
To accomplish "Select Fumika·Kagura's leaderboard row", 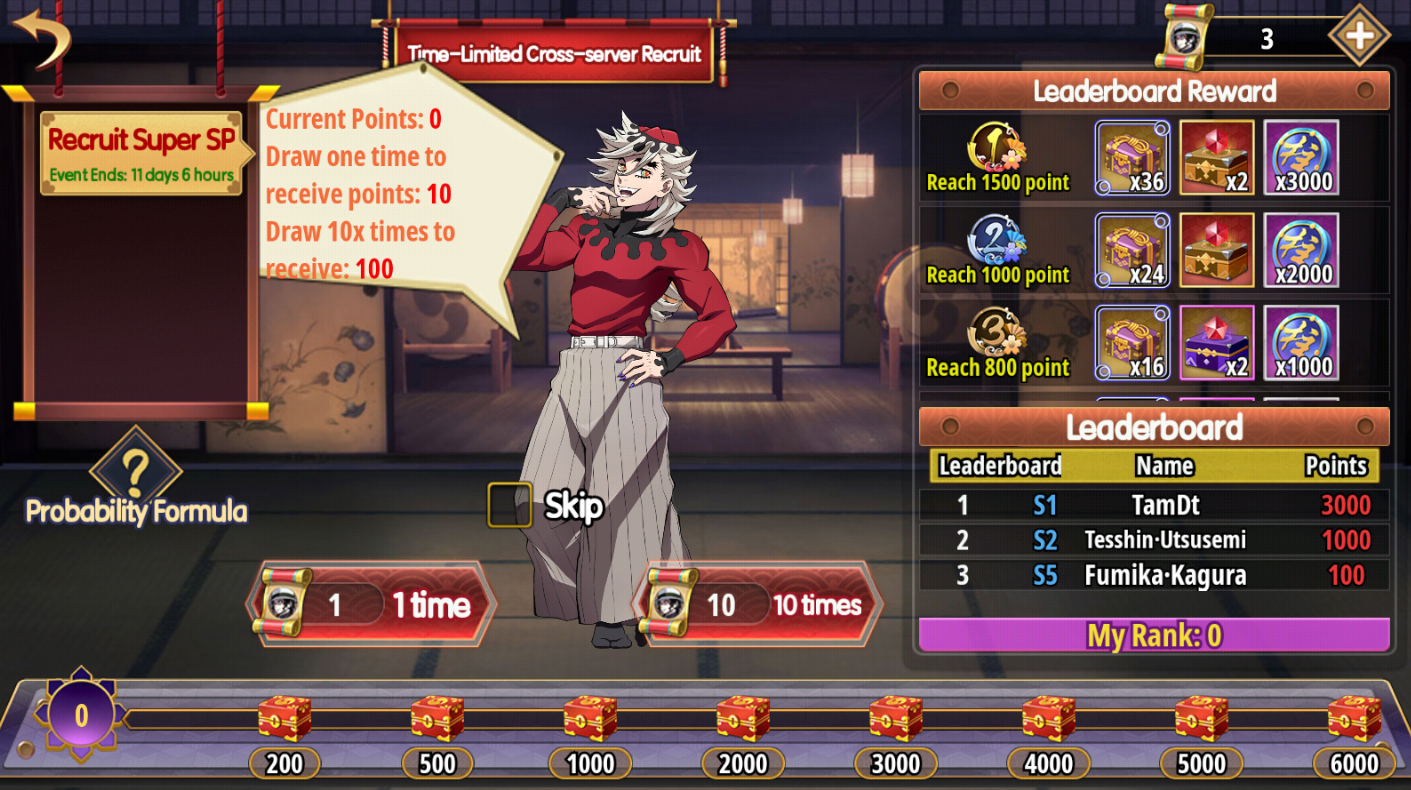I will coord(1154,575).
